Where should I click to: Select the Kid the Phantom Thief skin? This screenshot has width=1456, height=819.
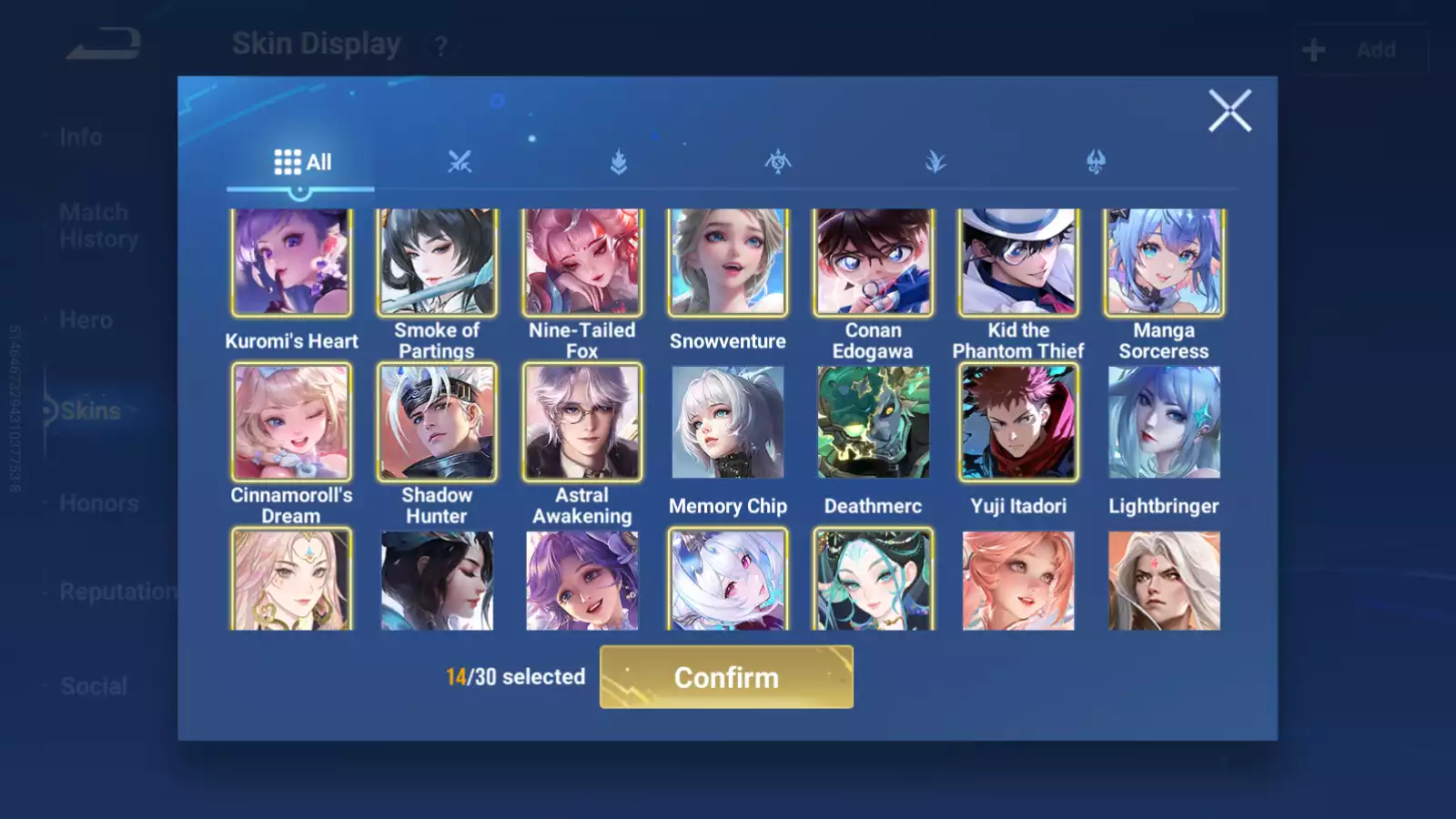tap(1018, 262)
